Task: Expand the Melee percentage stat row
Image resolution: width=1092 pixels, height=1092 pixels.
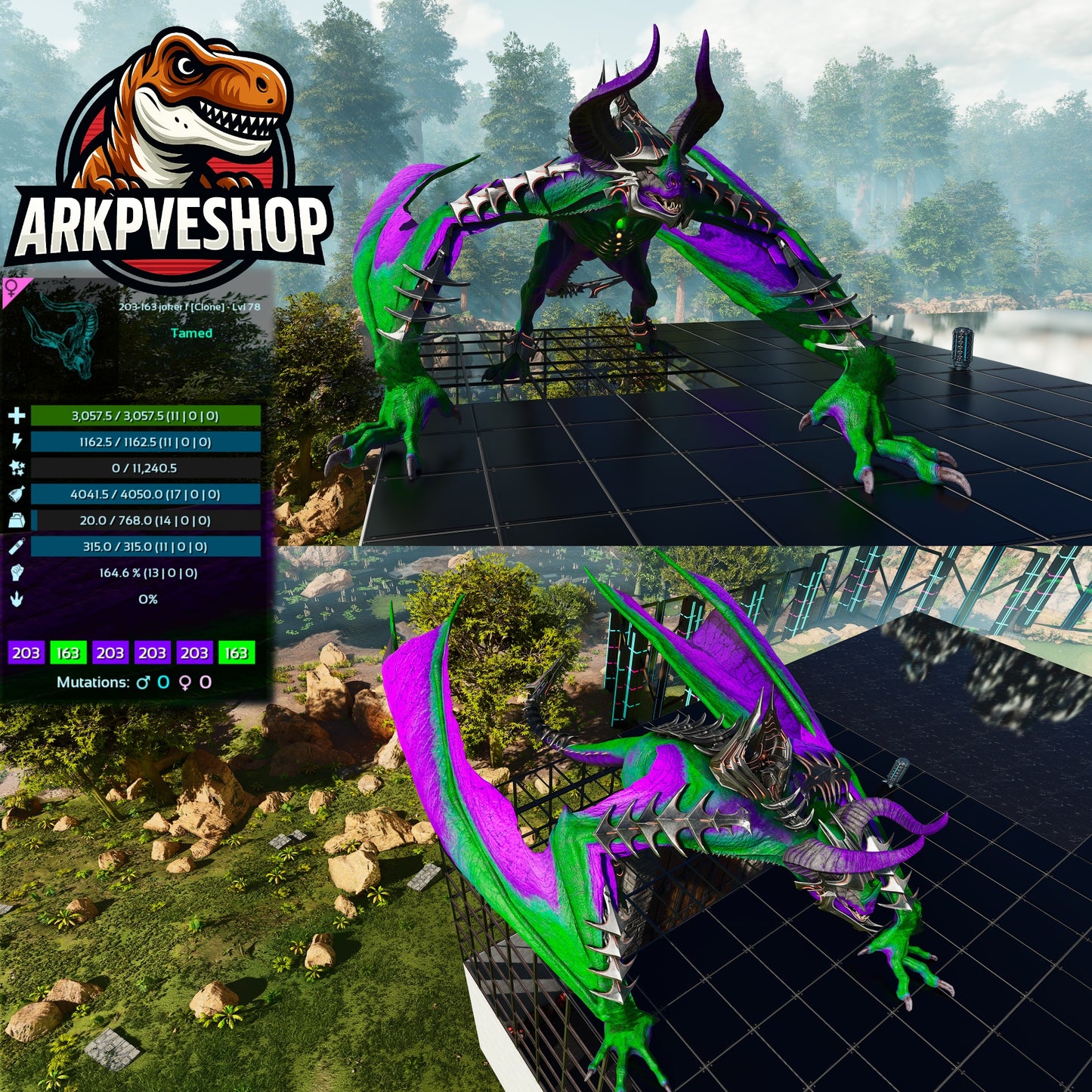Action: click(x=146, y=573)
